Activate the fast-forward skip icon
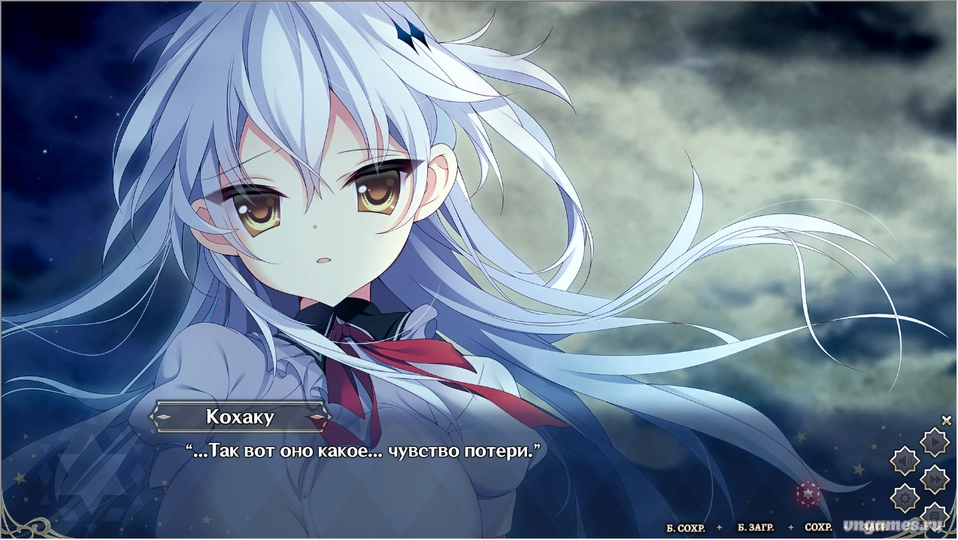The image size is (958, 540). 933,478
